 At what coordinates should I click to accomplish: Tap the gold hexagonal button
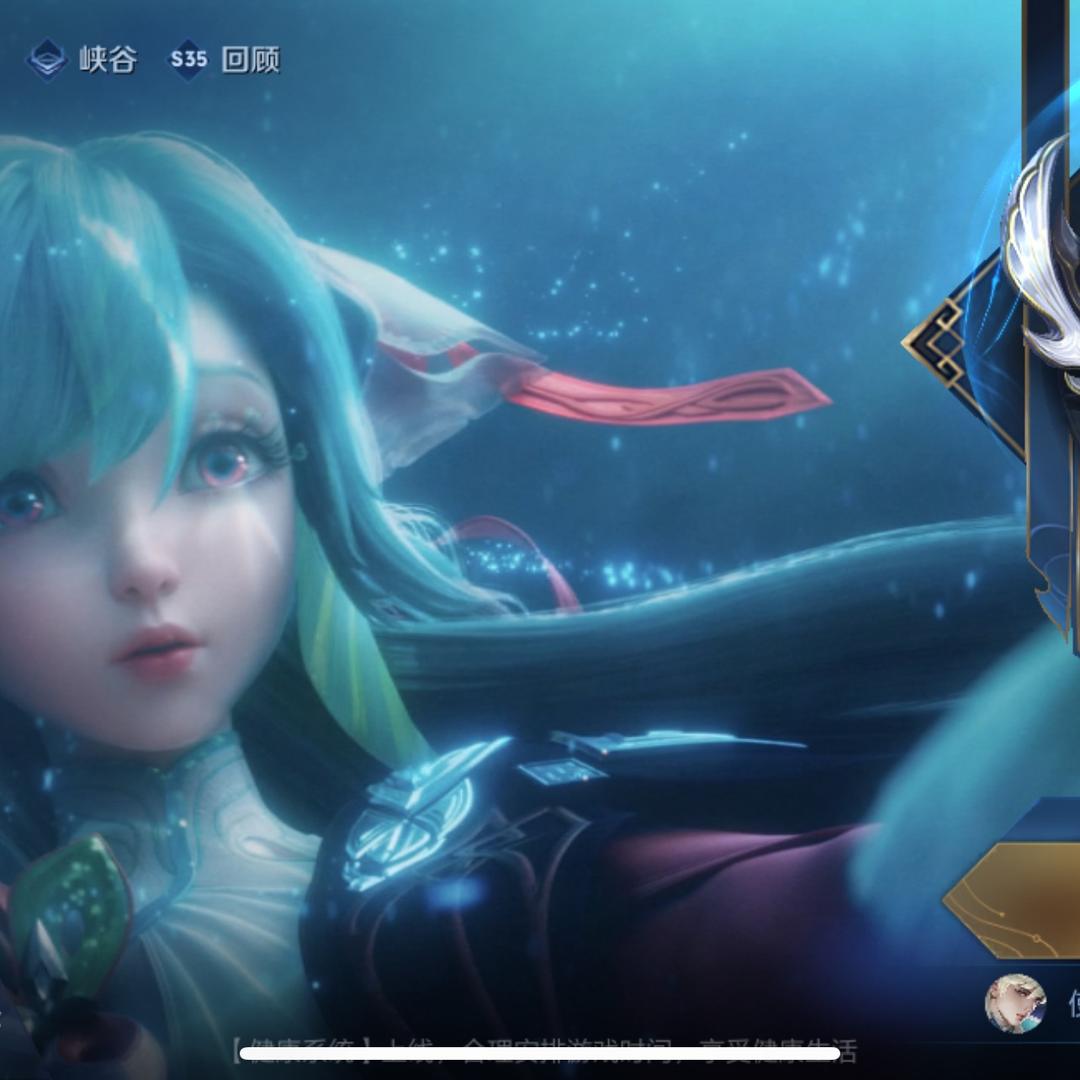coord(1015,900)
